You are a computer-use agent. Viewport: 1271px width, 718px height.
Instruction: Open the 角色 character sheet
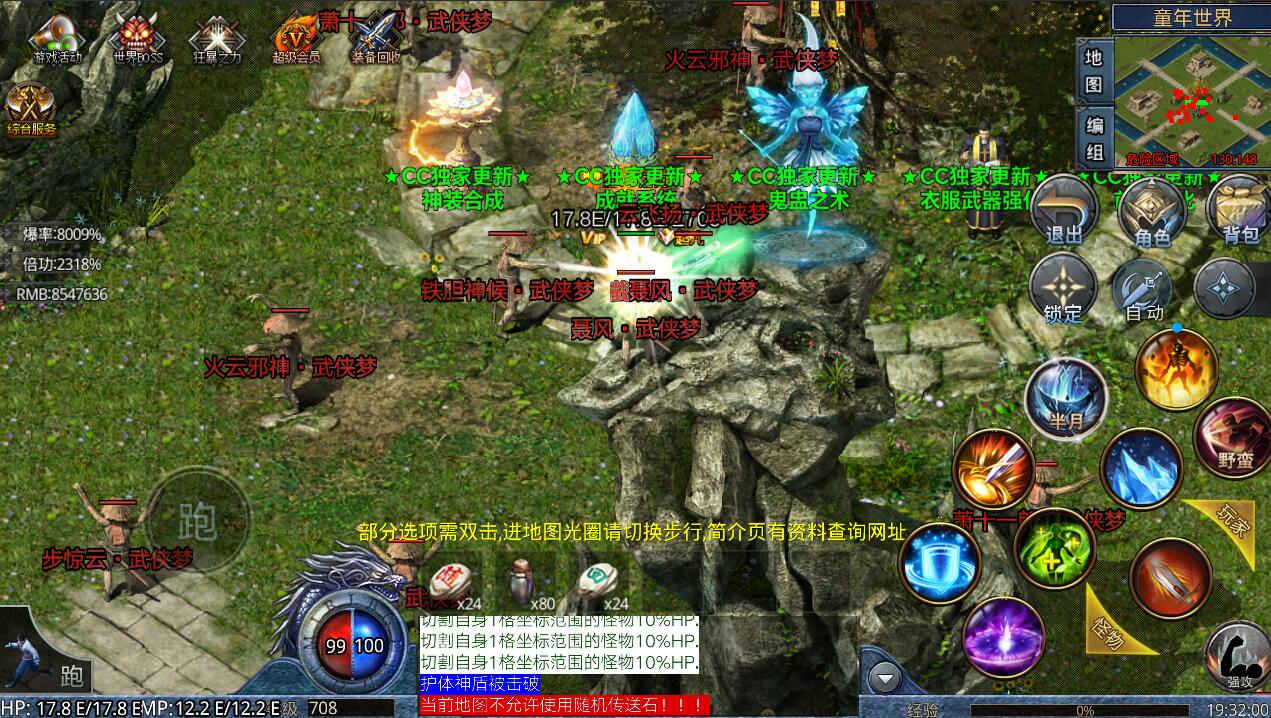[1151, 211]
